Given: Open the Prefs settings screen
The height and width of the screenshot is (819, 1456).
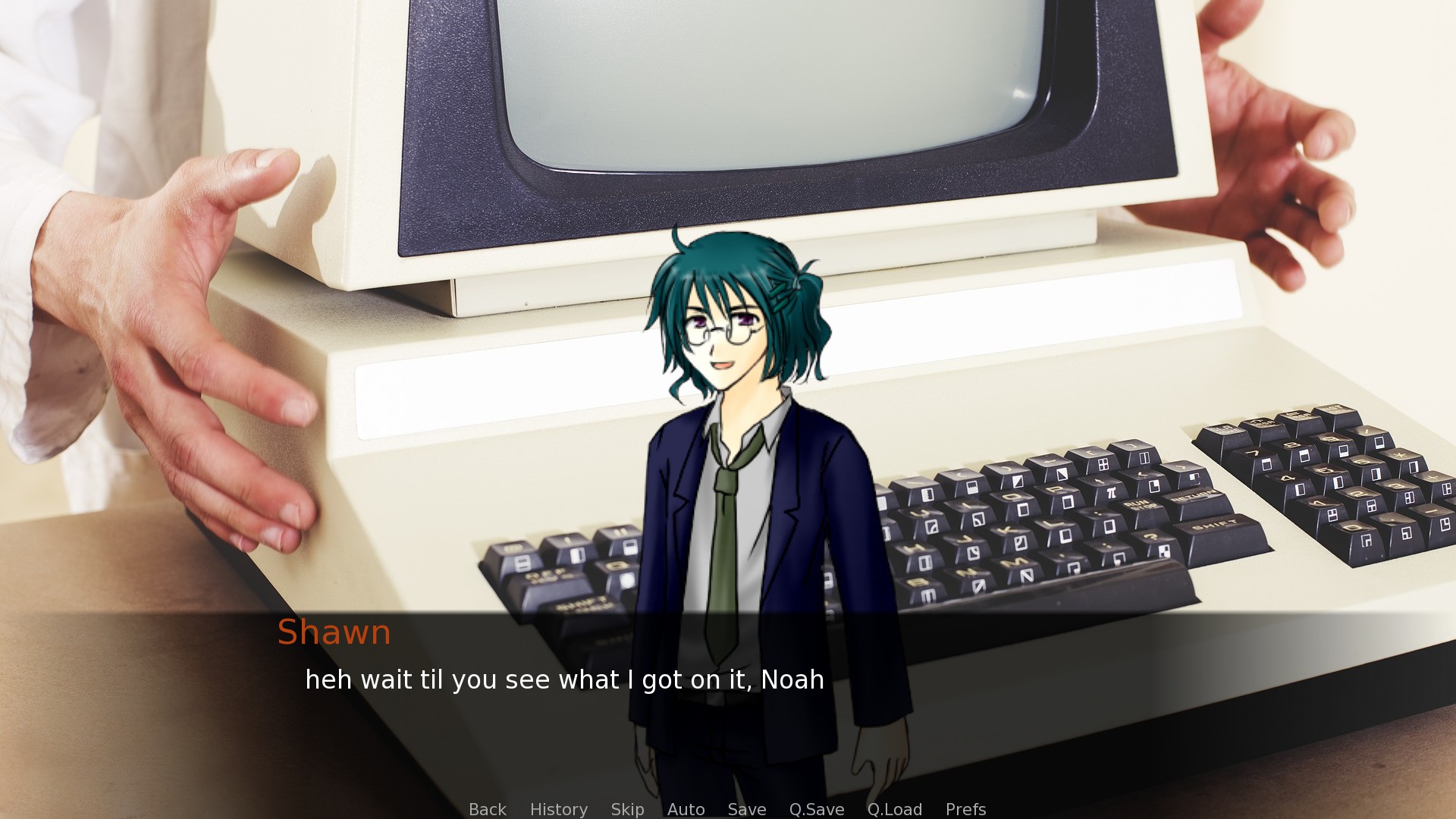Looking at the screenshot, I should [x=965, y=809].
